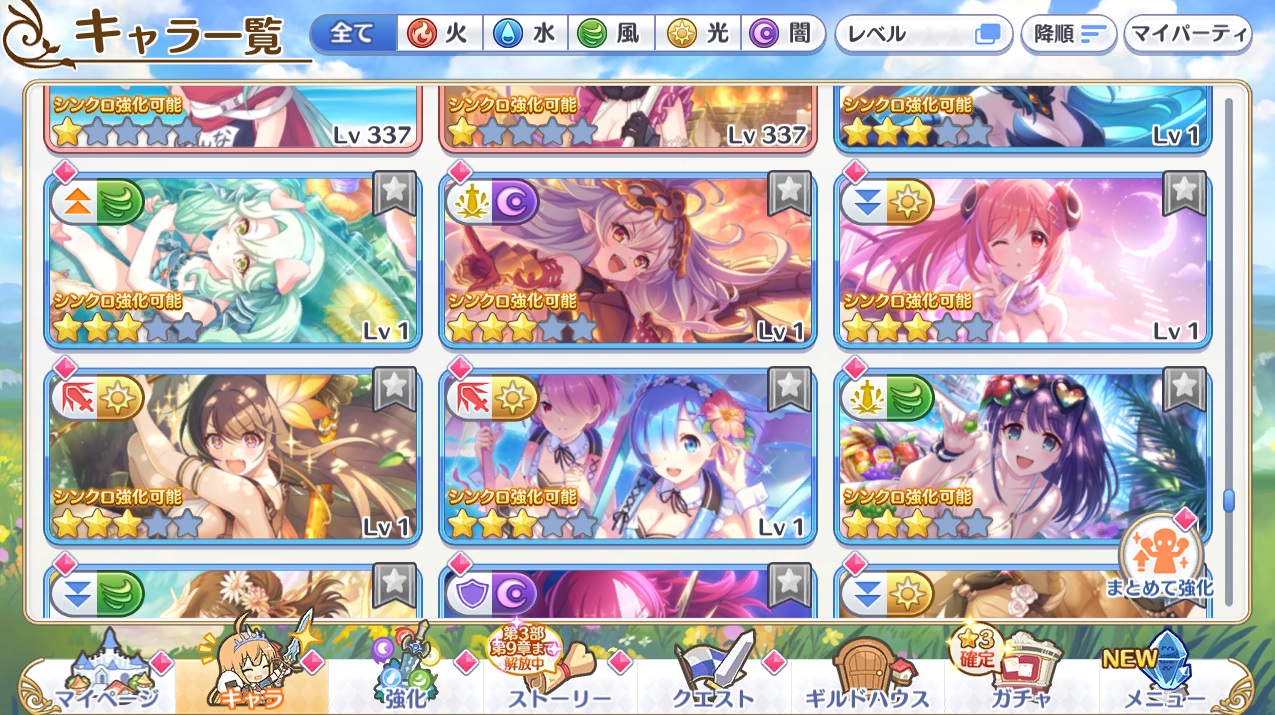The width and height of the screenshot is (1275, 715).
Task: Filter characters by 火 fire element
Action: click(439, 34)
